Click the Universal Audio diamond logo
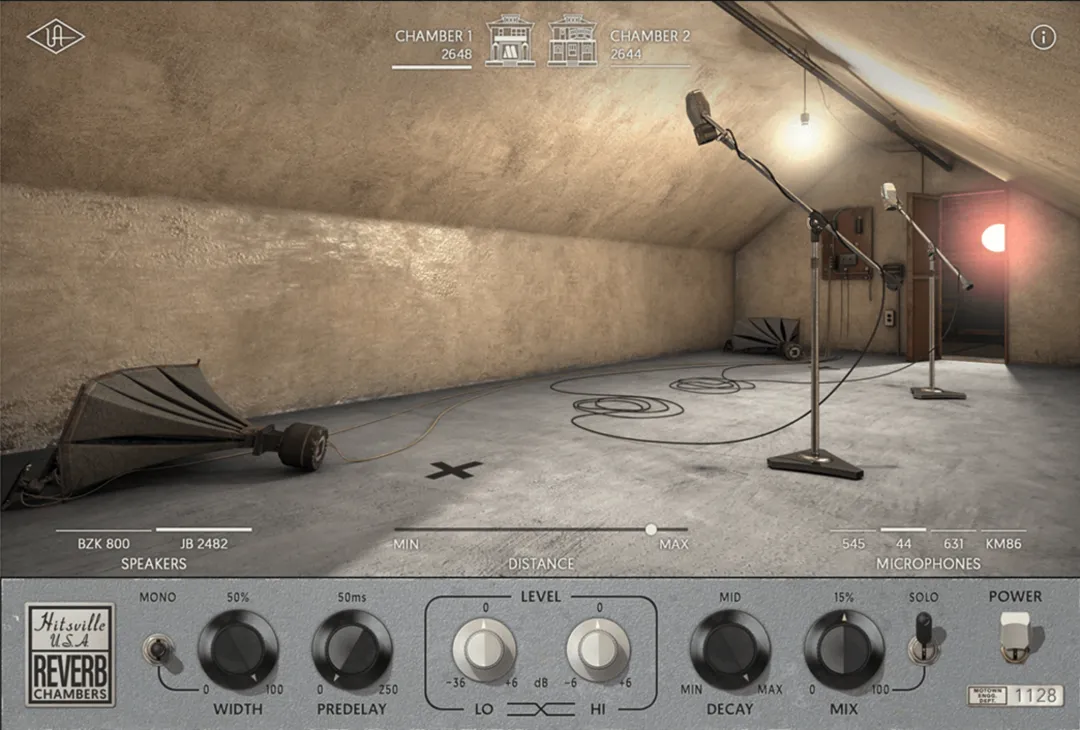The height and width of the screenshot is (730, 1080). [56, 37]
